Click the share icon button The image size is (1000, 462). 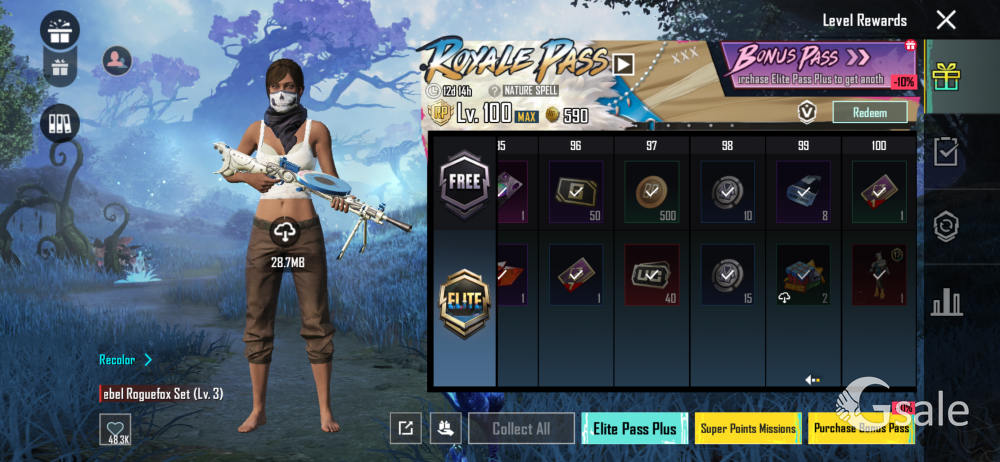tap(404, 428)
